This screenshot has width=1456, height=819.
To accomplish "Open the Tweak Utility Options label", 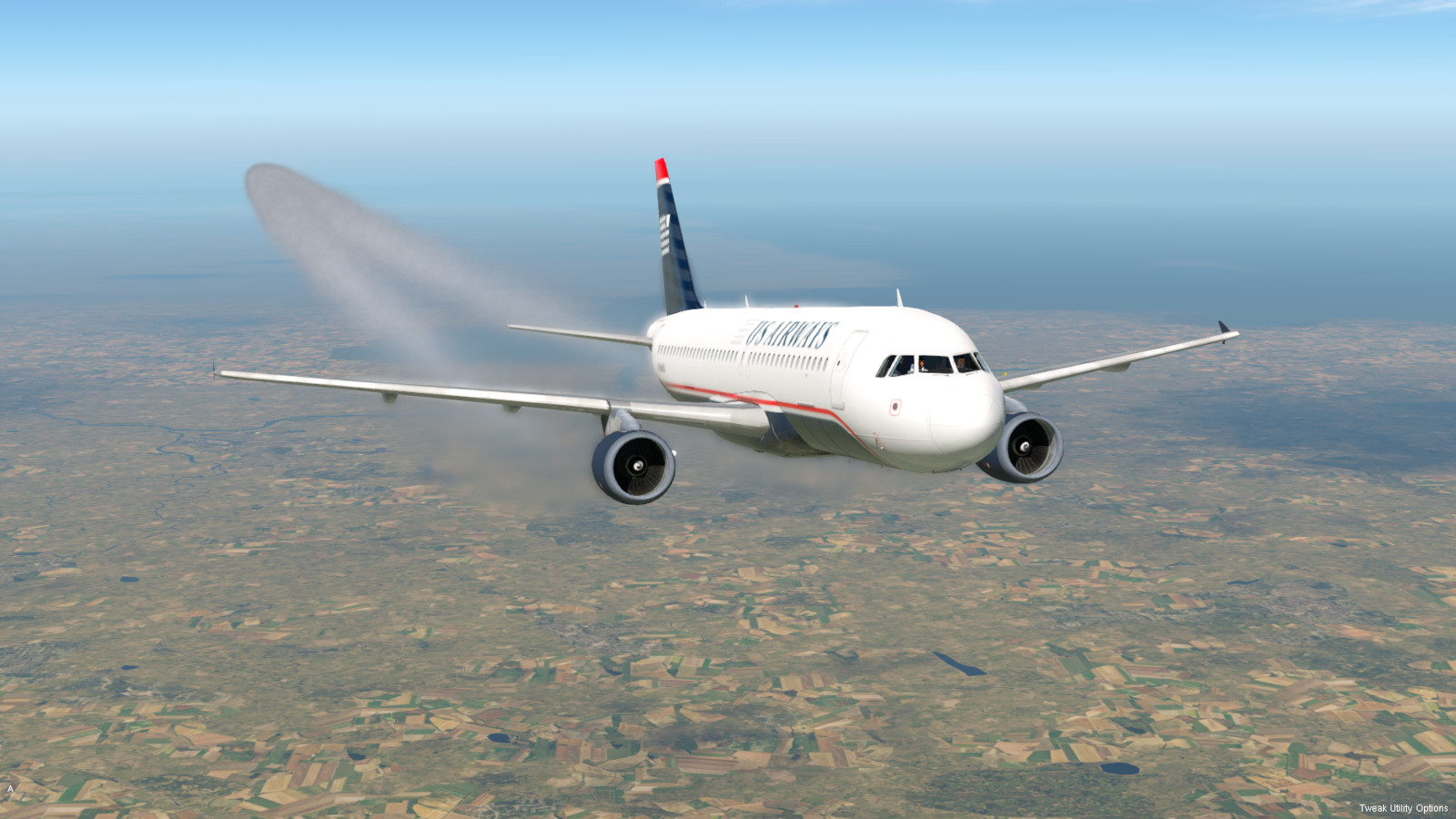I will [1402, 808].
